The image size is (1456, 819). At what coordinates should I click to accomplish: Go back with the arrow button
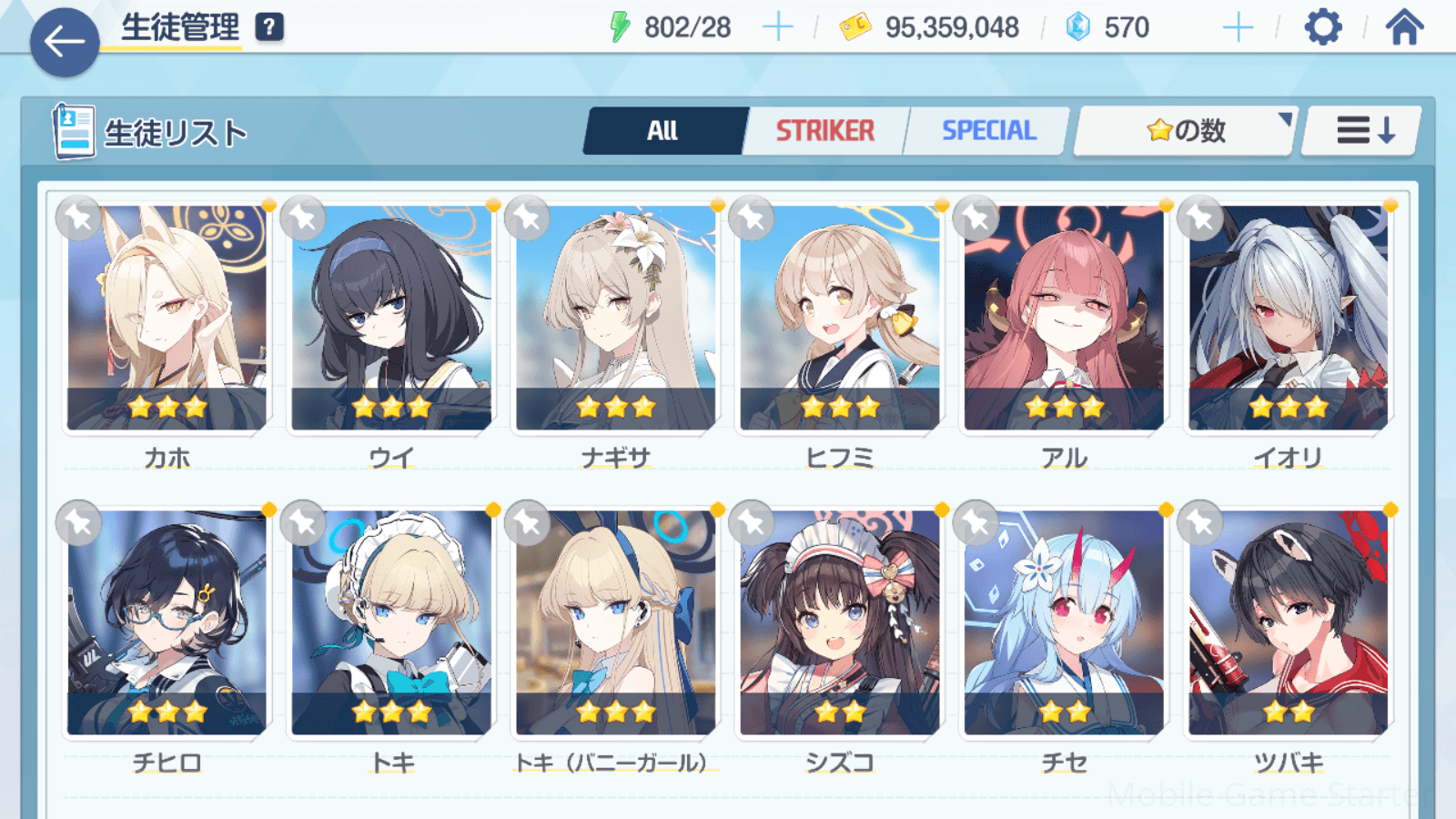pos(64,42)
